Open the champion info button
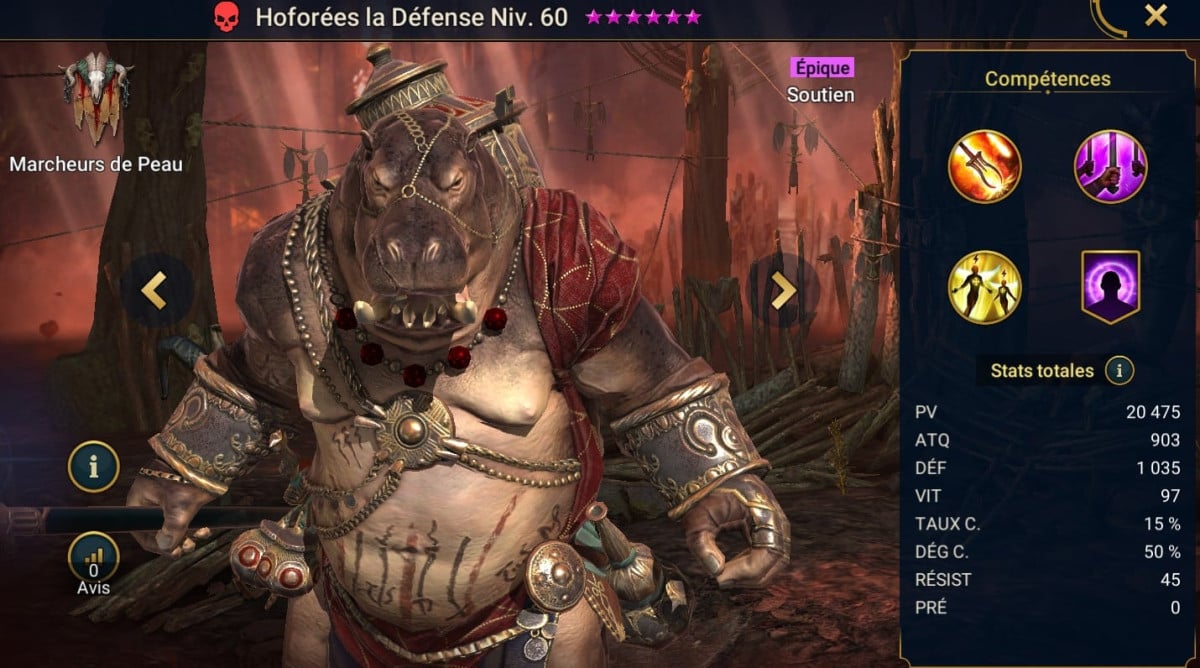1200x668 pixels. (x=94, y=466)
